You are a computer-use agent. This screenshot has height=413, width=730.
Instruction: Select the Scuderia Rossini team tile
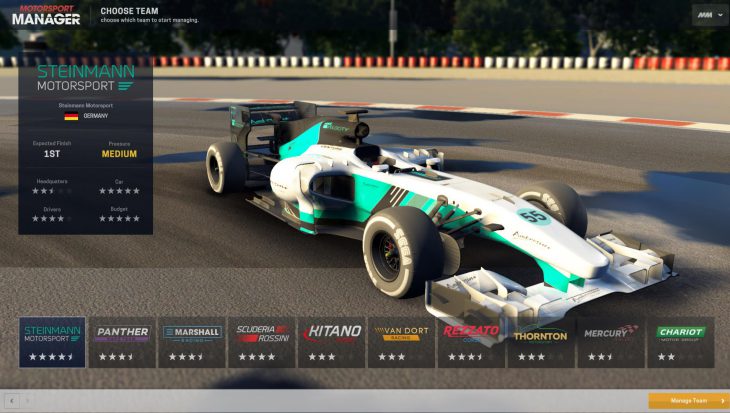pyautogui.click(x=262, y=342)
